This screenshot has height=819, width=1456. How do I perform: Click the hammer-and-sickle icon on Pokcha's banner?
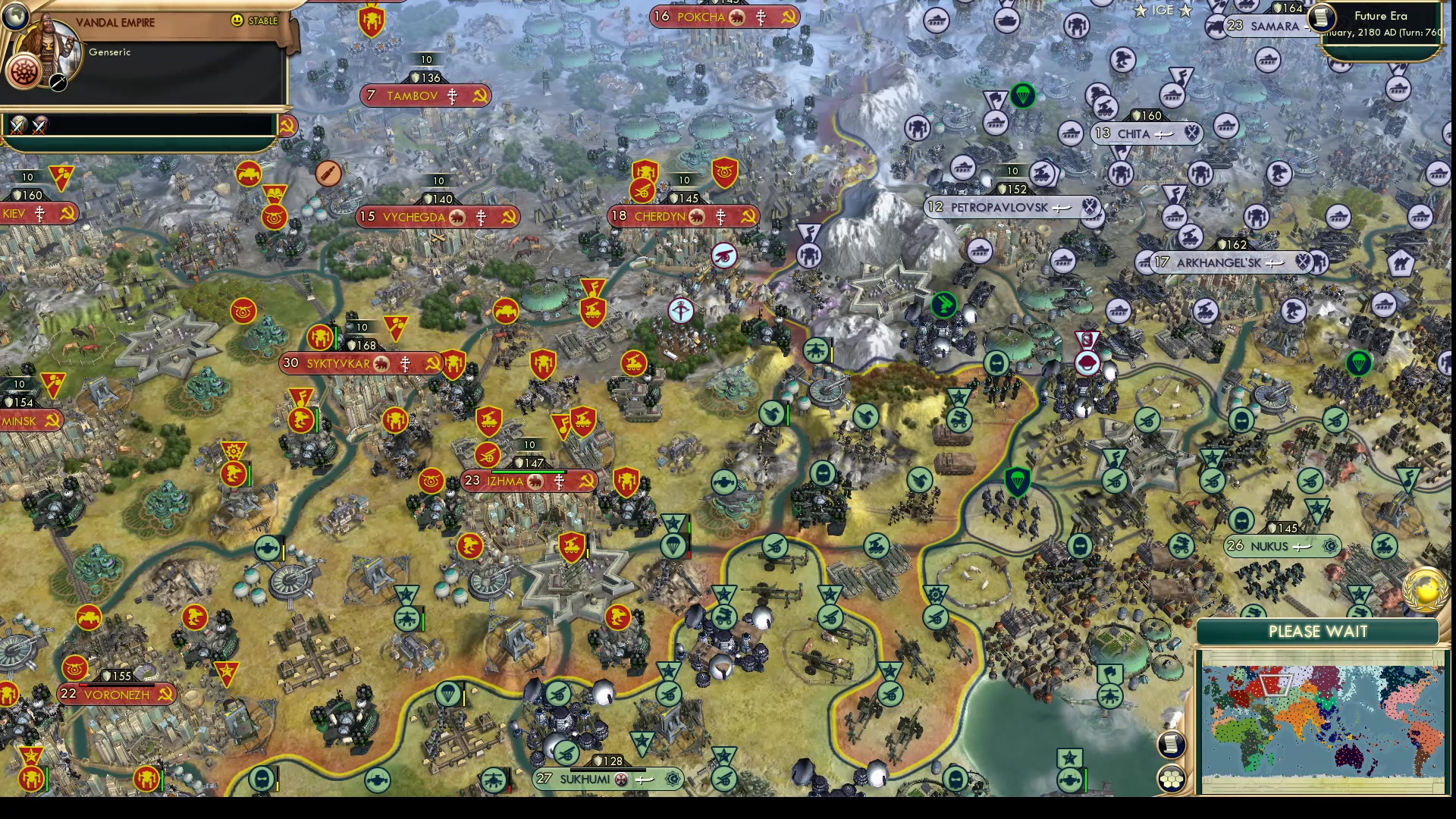789,17
